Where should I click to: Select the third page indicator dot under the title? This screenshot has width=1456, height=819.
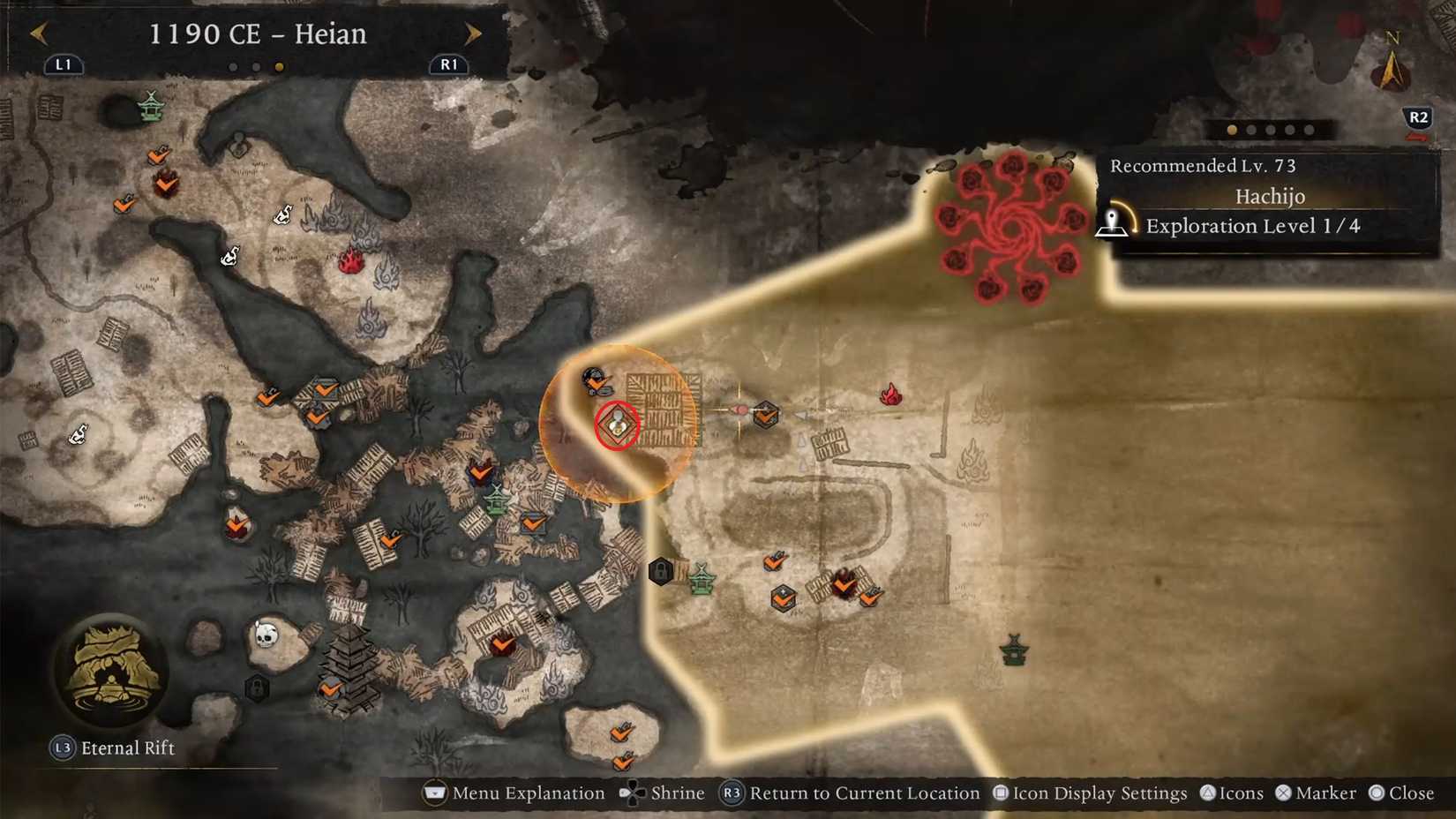tap(280, 64)
